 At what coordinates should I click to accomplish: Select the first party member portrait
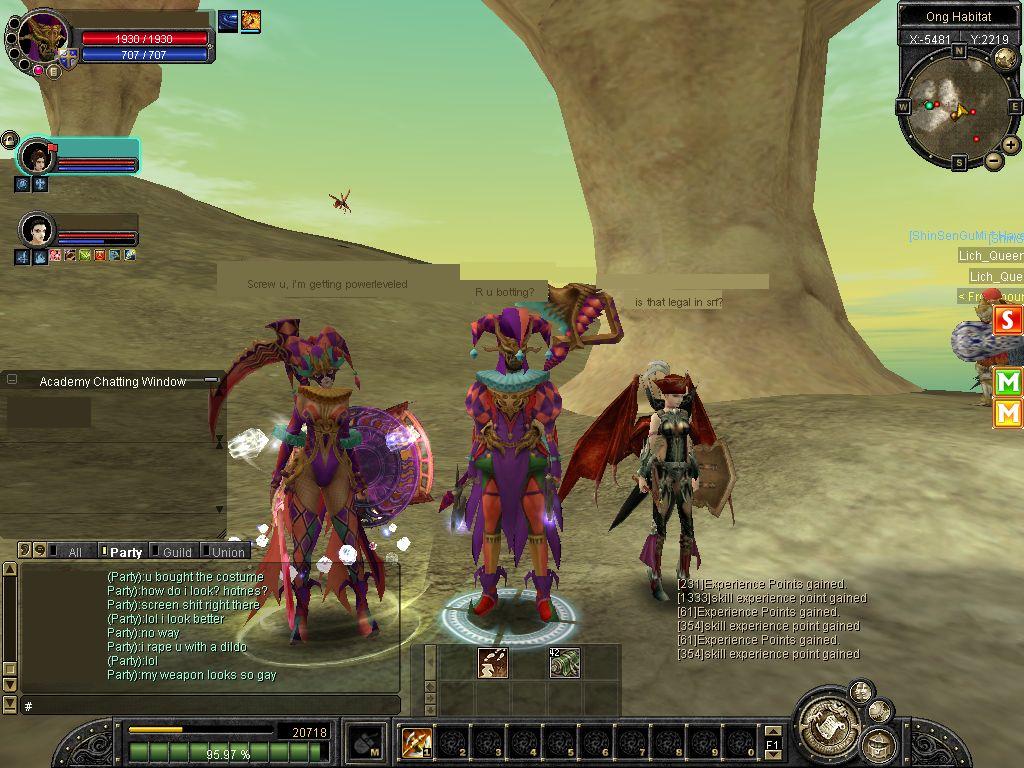tap(37, 156)
